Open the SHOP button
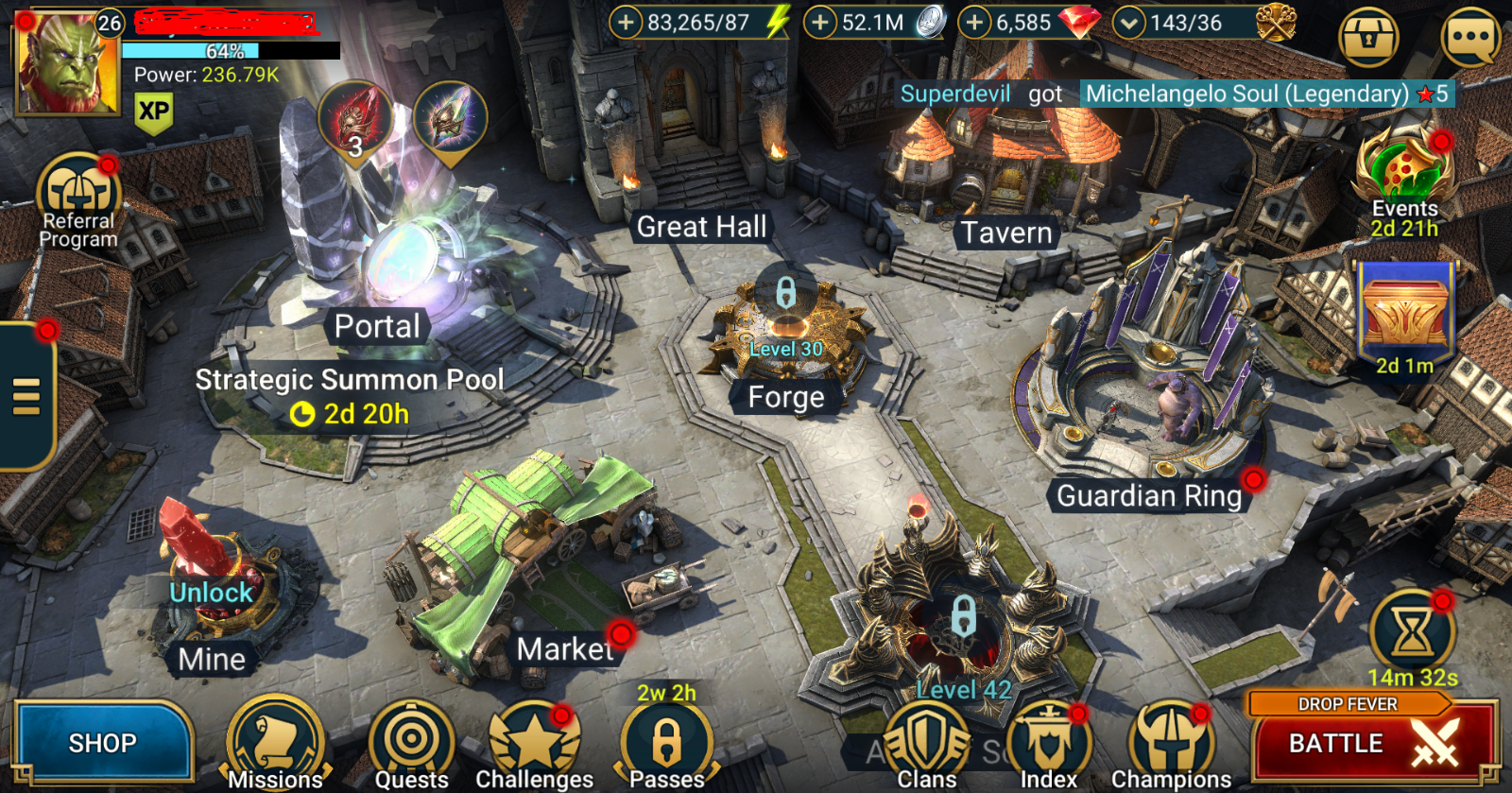1512x793 pixels. pos(102,743)
